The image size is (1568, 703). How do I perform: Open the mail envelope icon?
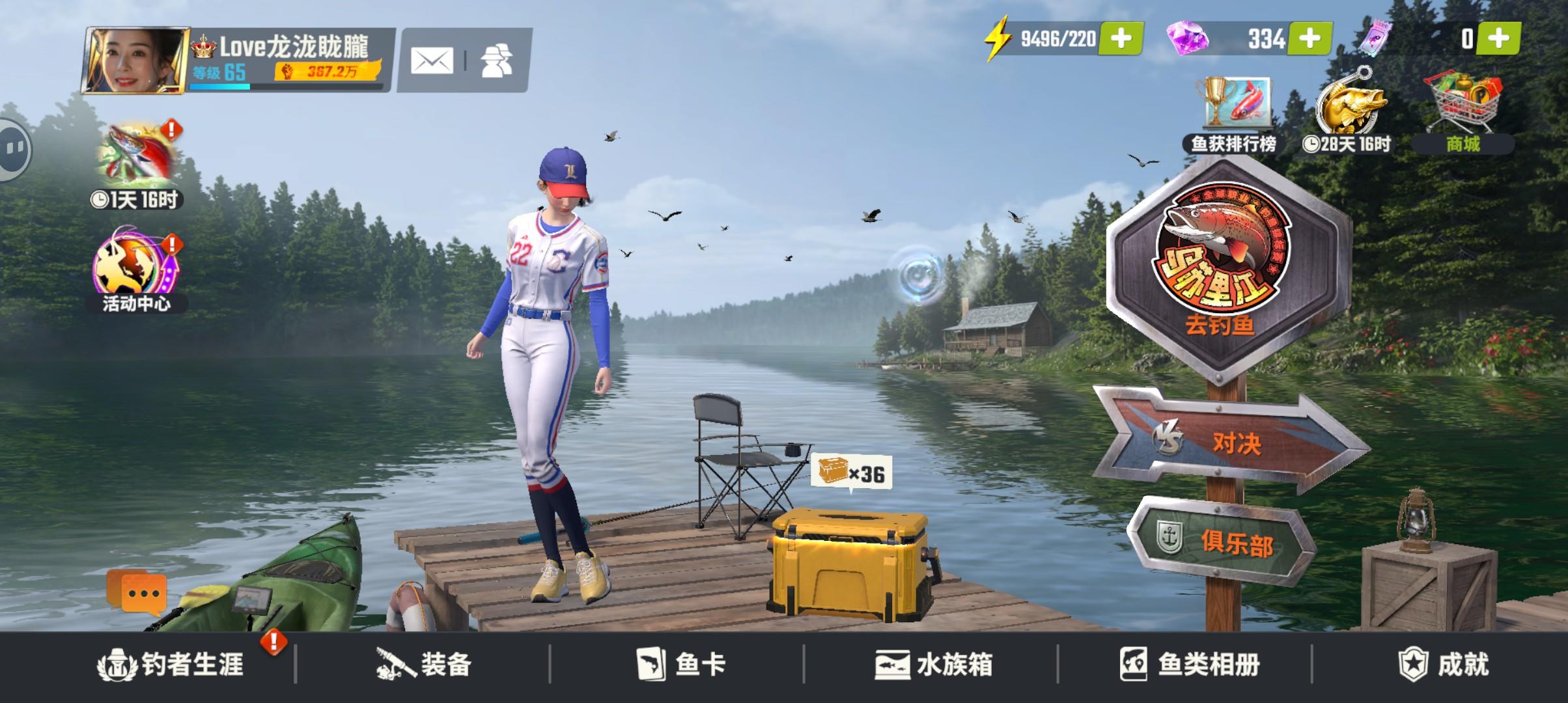click(x=433, y=60)
